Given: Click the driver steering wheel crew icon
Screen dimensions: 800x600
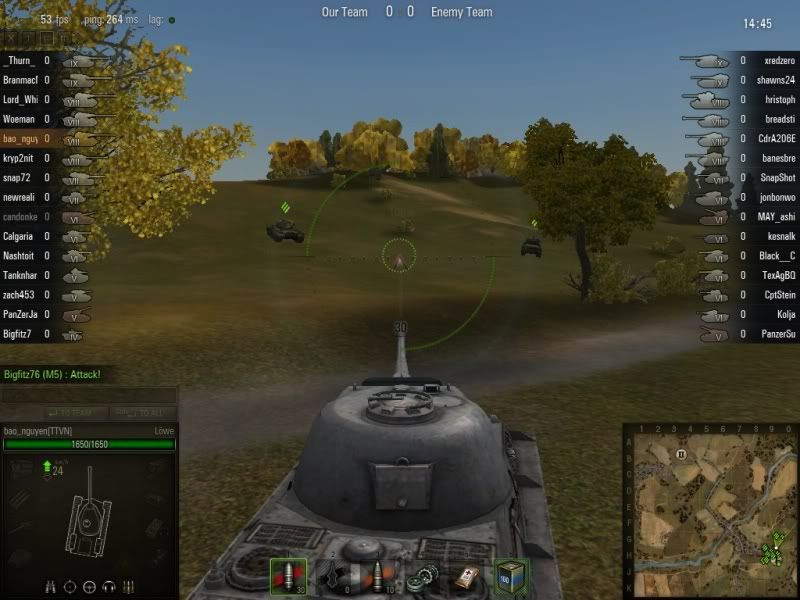Looking at the screenshot, I should [x=89, y=587].
